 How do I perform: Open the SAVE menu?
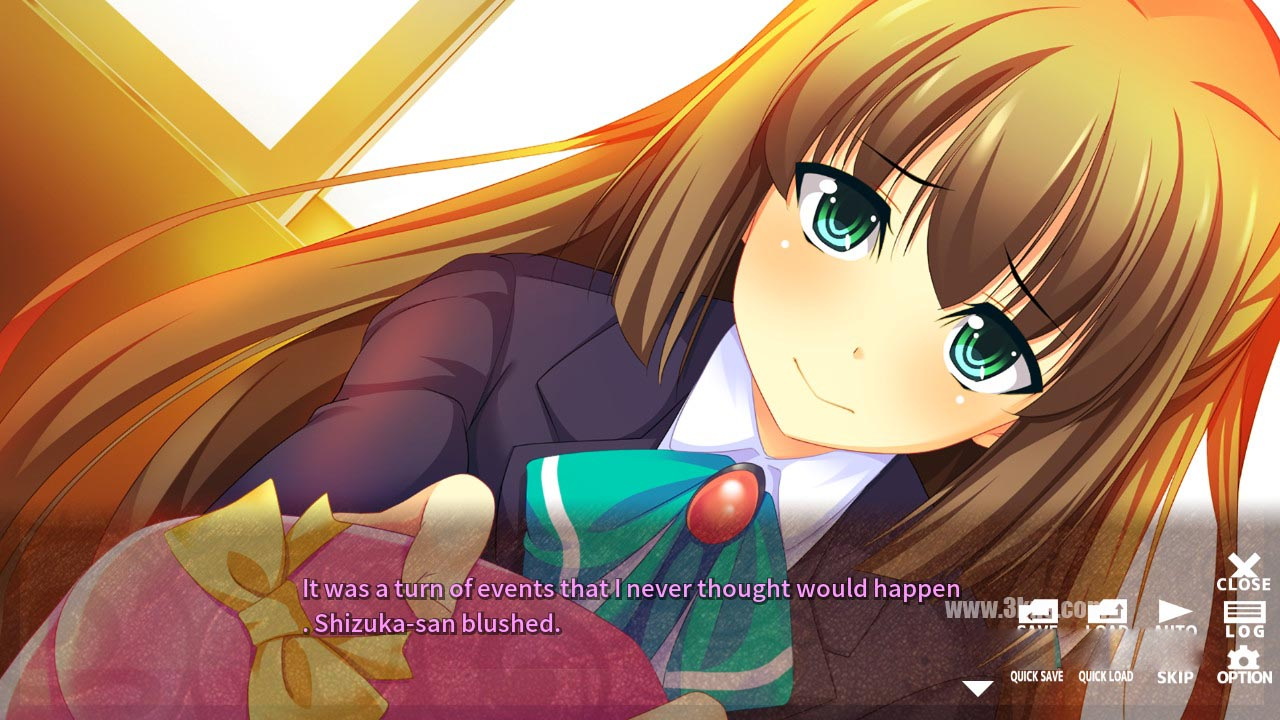coord(1037,616)
